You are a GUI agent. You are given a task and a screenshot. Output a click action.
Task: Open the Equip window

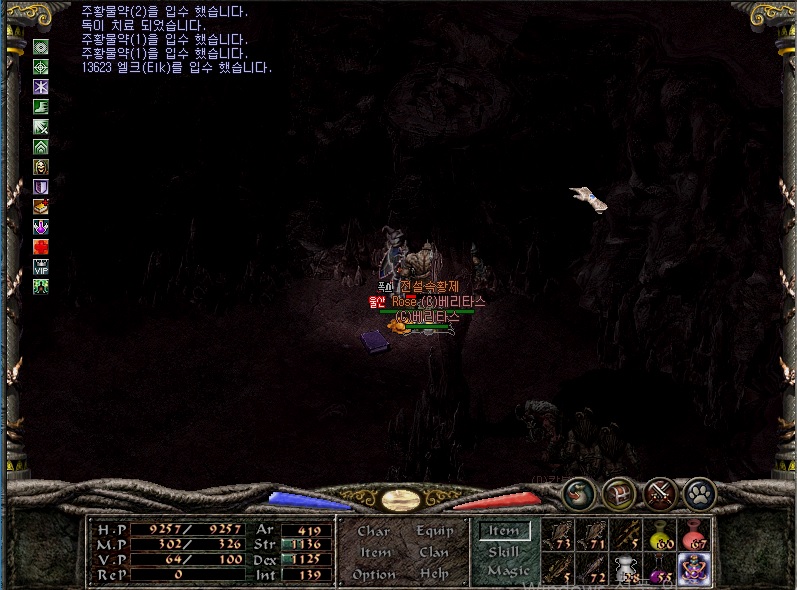(434, 531)
